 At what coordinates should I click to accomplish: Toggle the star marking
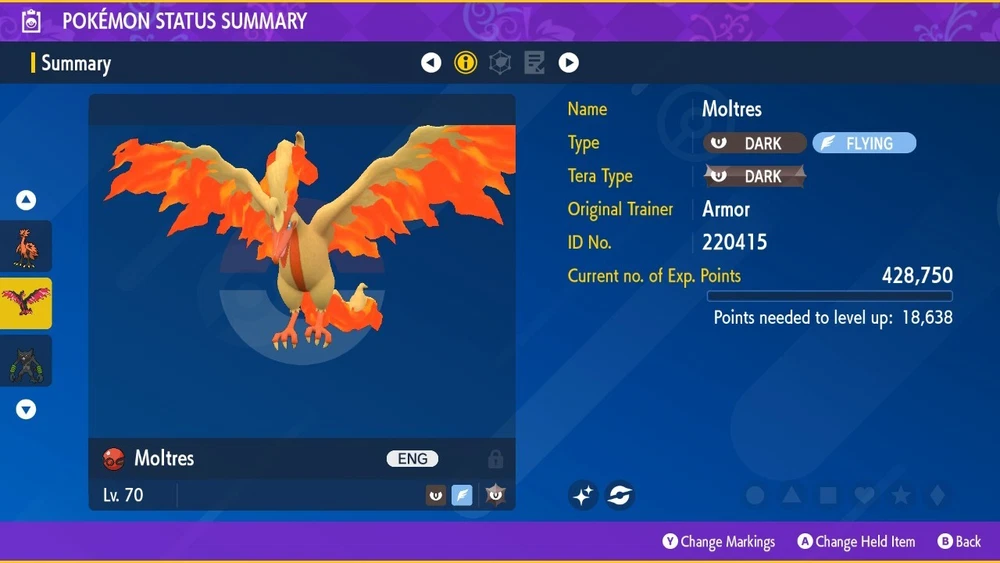tap(900, 496)
